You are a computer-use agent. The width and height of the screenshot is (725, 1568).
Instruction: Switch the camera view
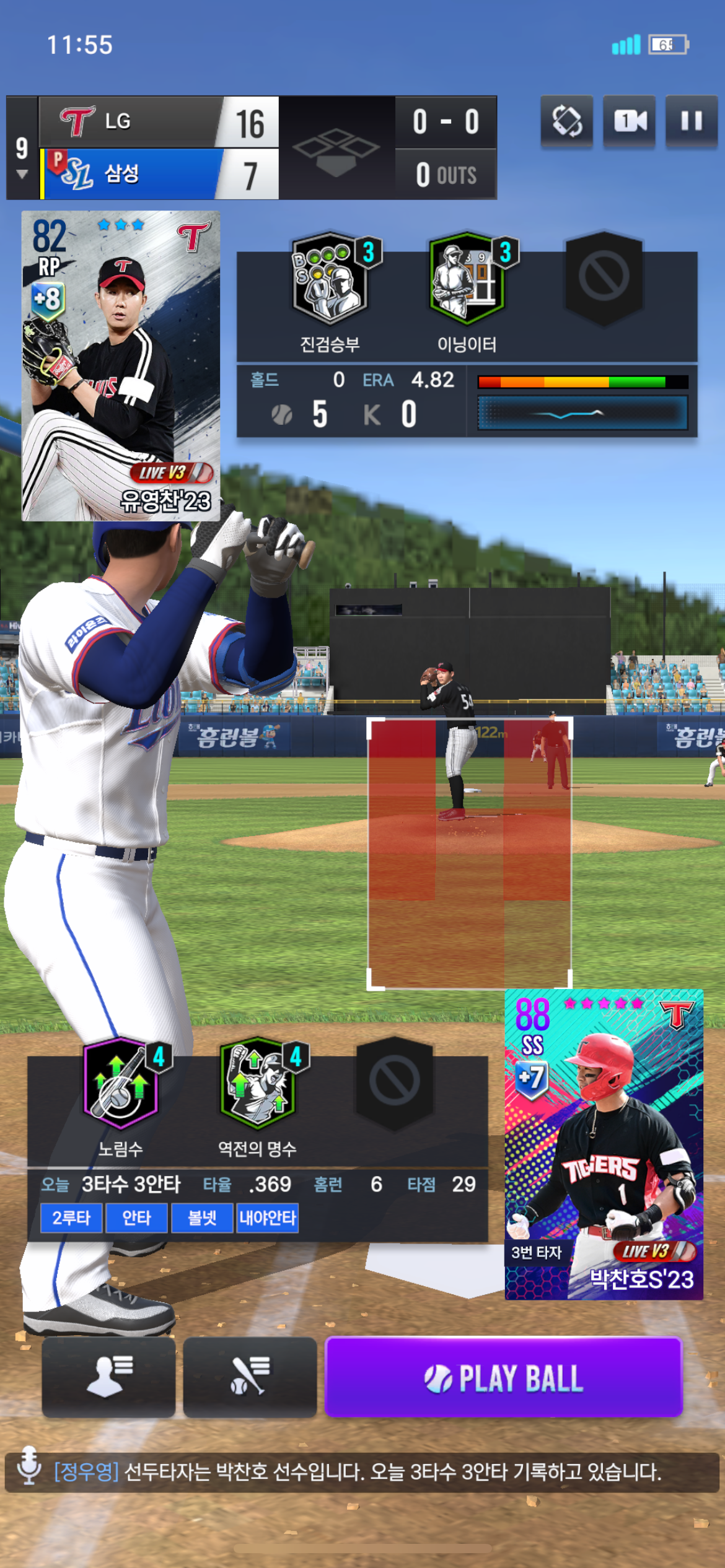[630, 121]
